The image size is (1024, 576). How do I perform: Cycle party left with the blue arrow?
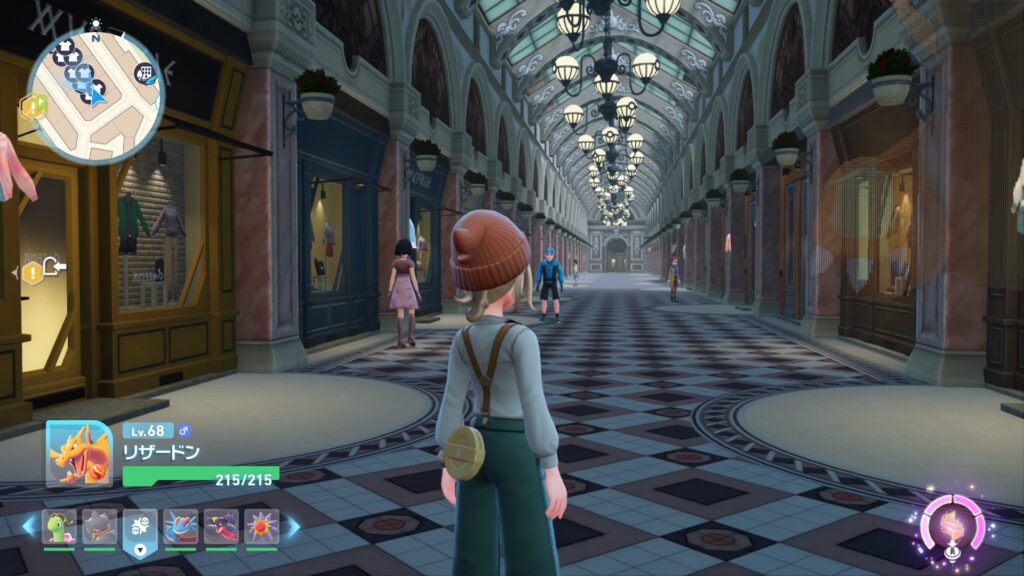pyautogui.click(x=28, y=526)
